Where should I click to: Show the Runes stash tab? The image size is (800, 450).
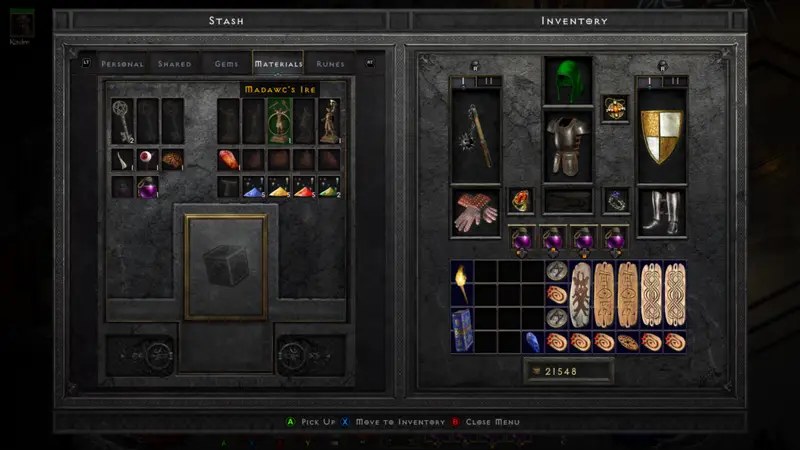[330, 64]
